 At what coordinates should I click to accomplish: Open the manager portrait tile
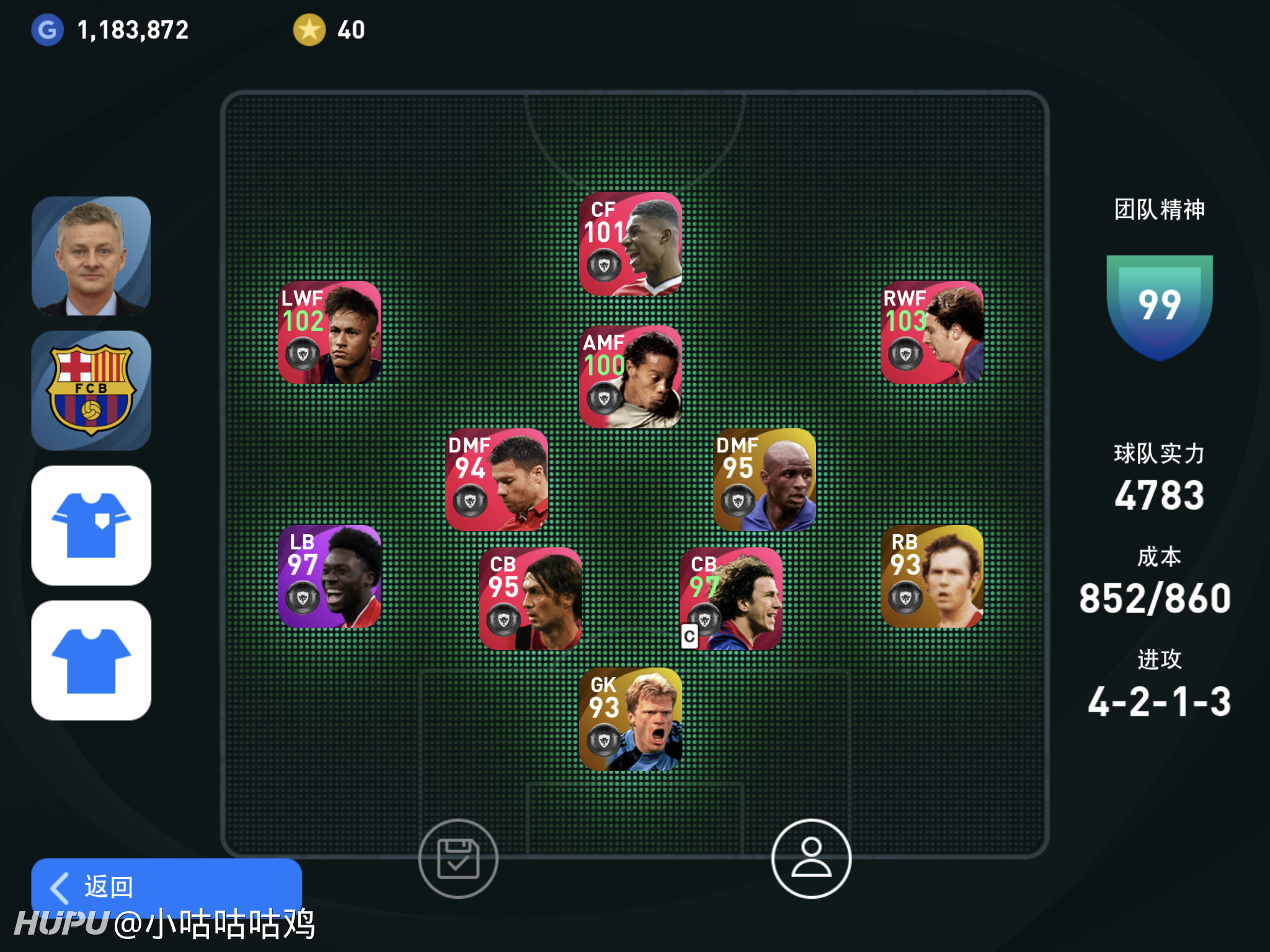click(91, 256)
